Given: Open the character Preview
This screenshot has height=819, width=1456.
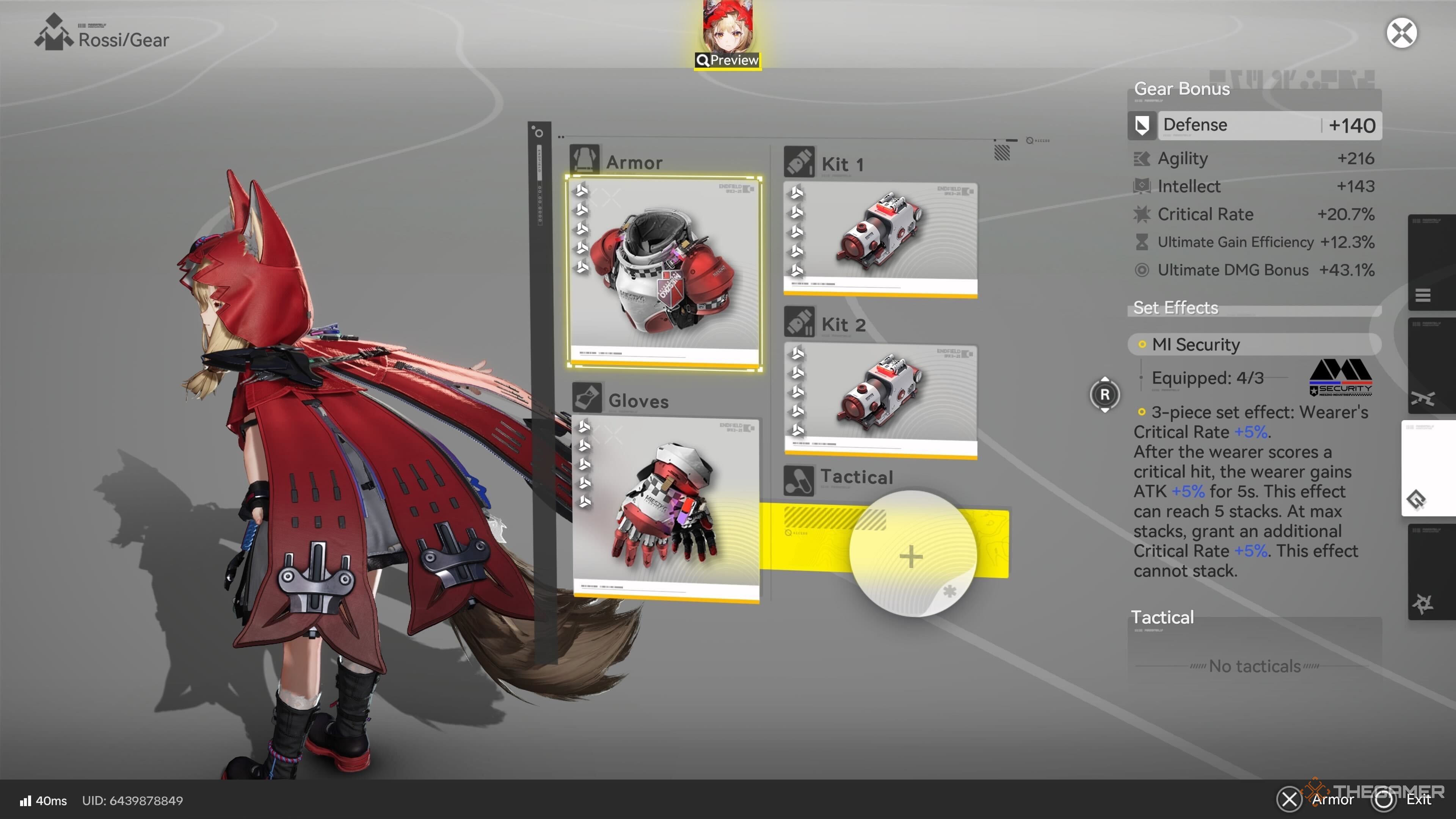Looking at the screenshot, I should tap(728, 60).
